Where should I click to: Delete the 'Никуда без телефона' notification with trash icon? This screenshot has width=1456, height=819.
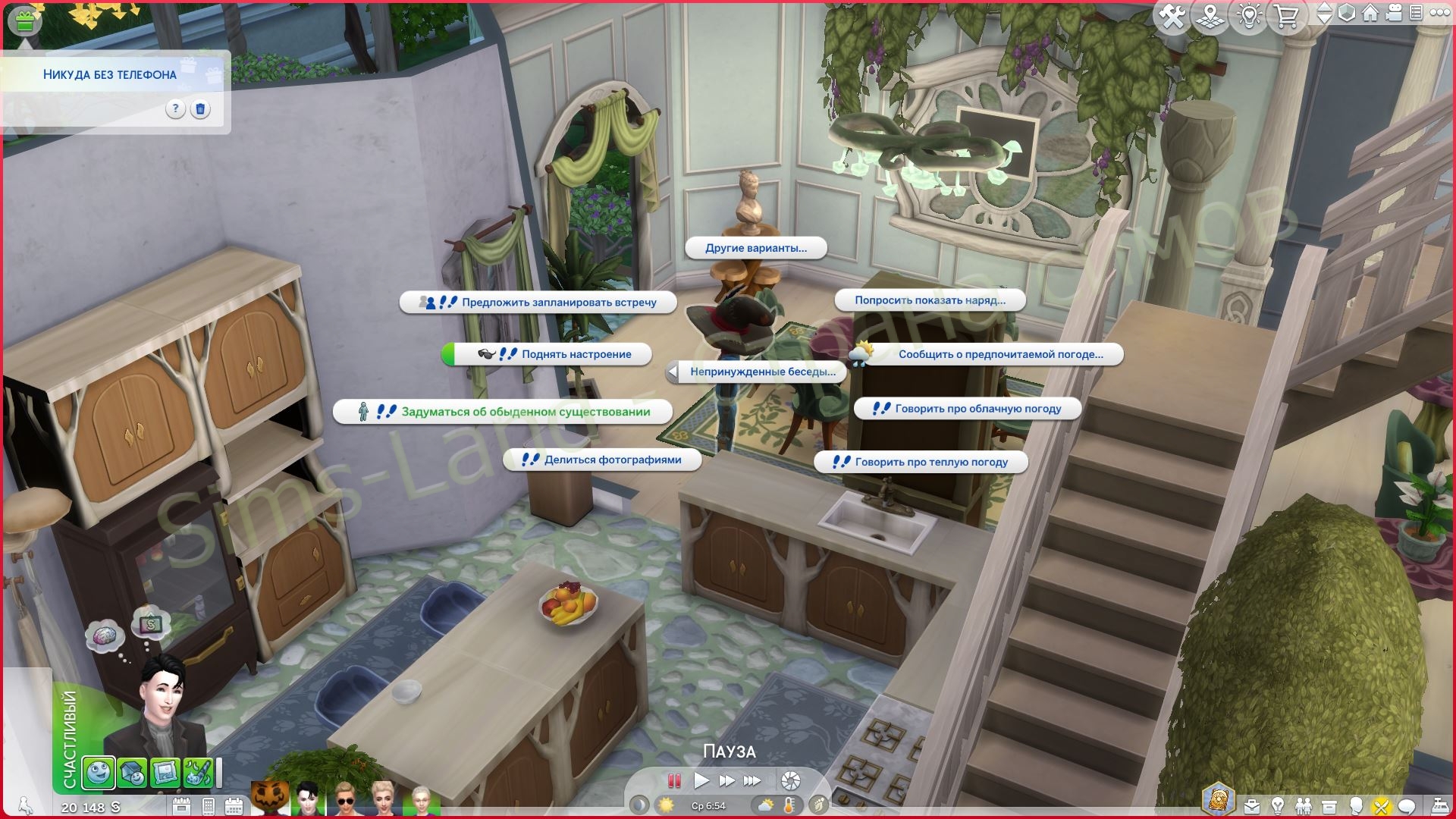(200, 109)
